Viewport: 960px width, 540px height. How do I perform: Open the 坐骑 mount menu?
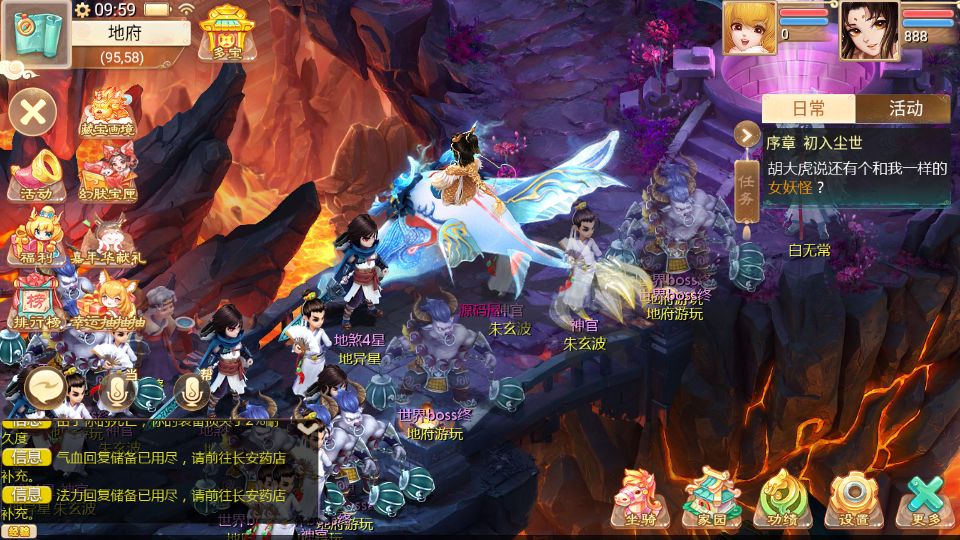(641, 497)
